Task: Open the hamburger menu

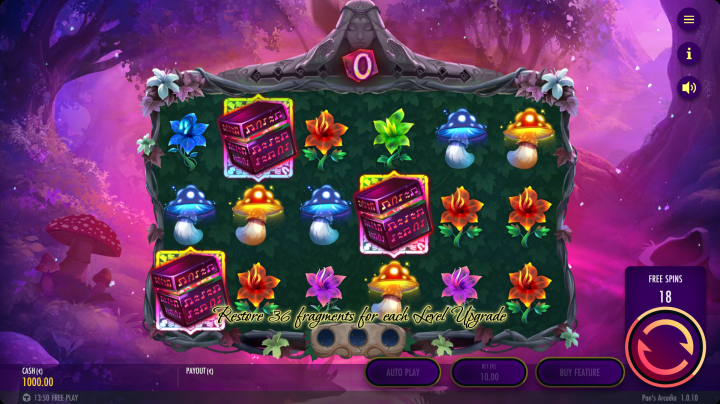Action: 688,19
